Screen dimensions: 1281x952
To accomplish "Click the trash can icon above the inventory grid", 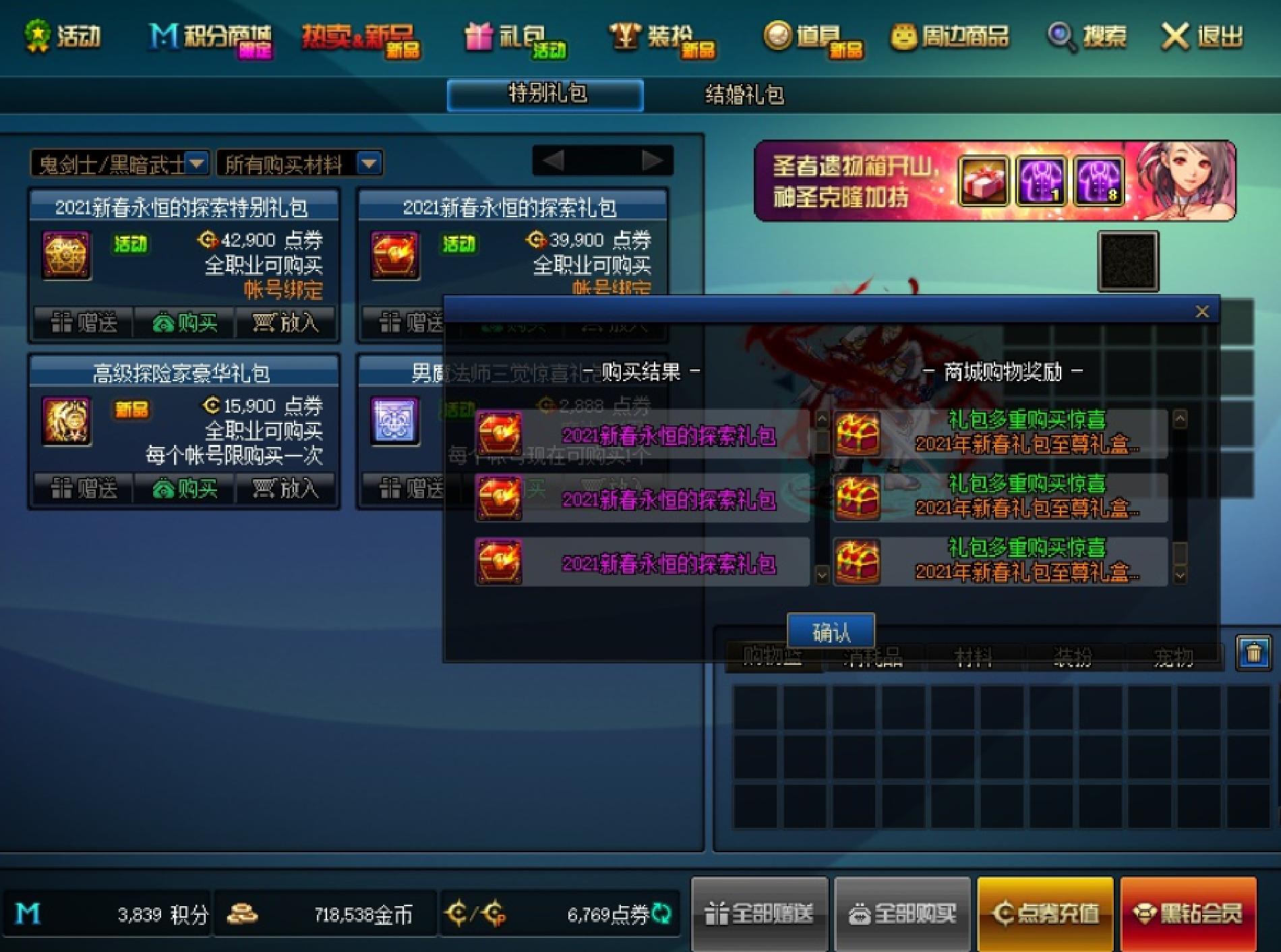I will [1252, 652].
